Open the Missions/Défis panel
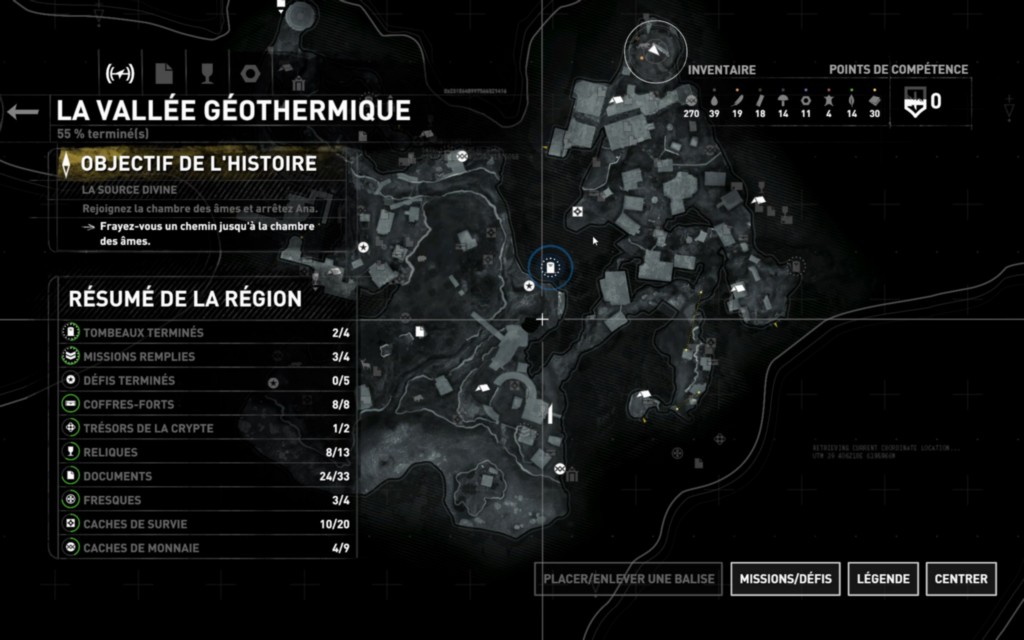 (786, 578)
